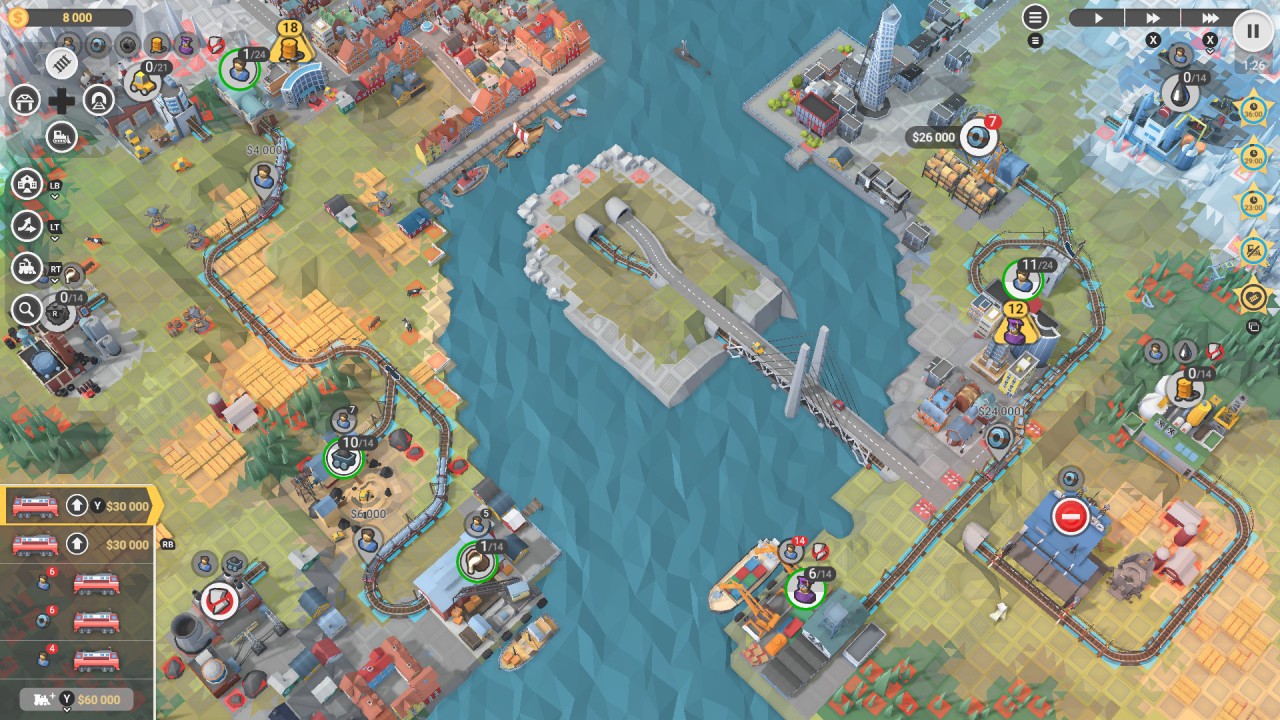Upgrade the second train for $30 000
1280x720 pixels.
tap(79, 545)
